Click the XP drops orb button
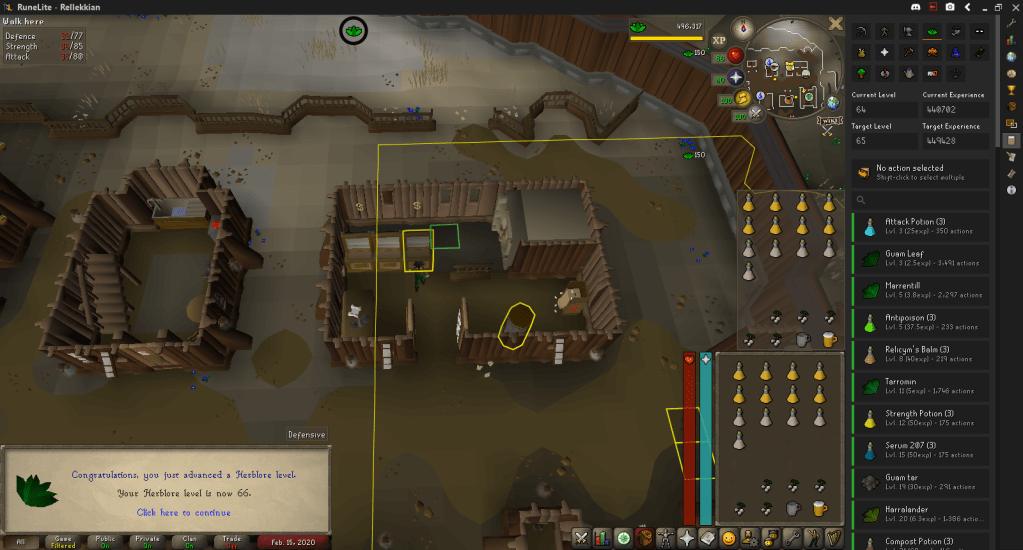This screenshot has width=1023, height=550. (718, 40)
